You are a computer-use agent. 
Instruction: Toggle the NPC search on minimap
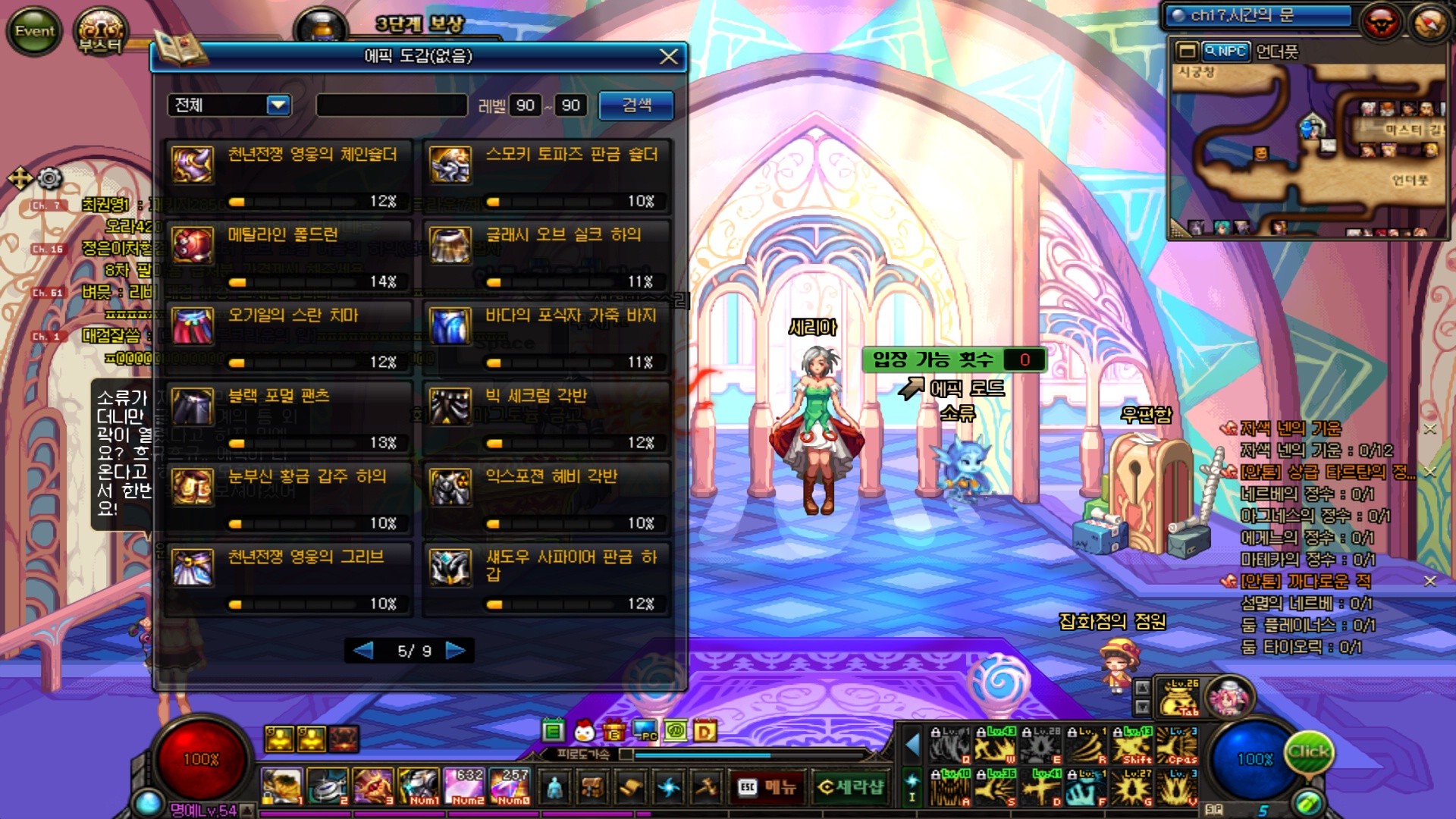pos(1225,52)
